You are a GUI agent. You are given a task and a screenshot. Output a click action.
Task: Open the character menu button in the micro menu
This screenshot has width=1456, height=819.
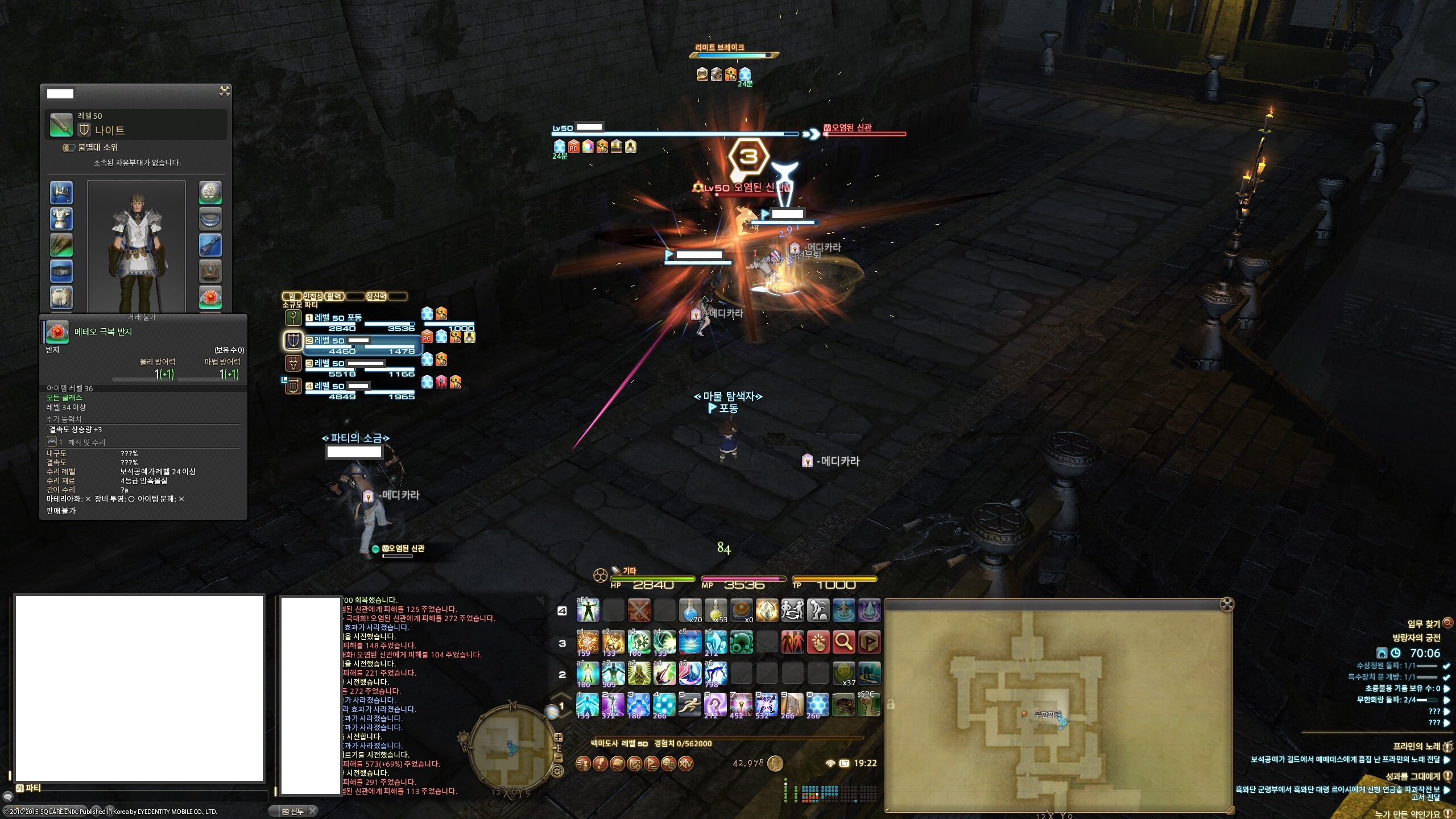(x=582, y=763)
